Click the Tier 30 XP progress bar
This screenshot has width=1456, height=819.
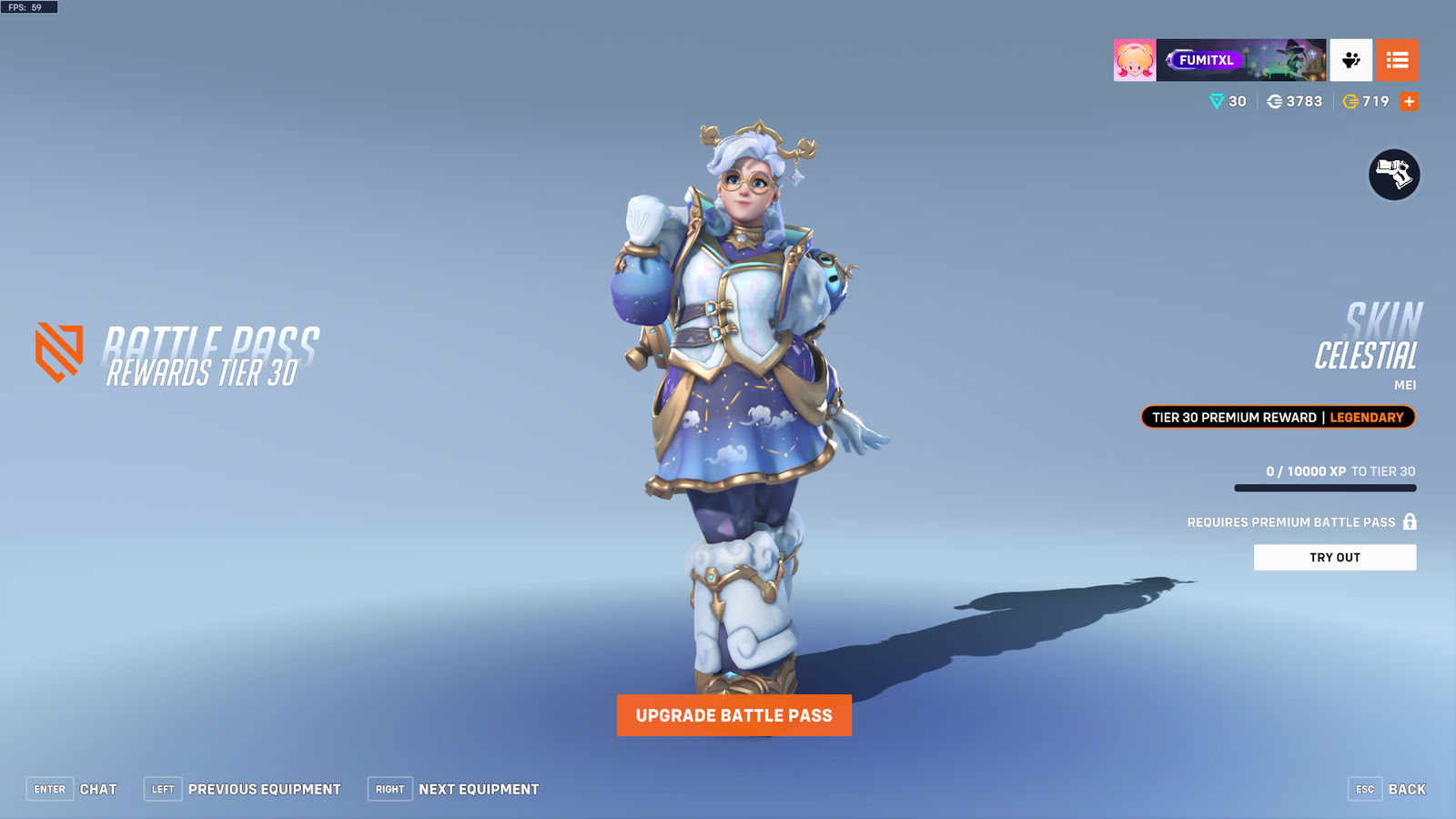[1324, 487]
